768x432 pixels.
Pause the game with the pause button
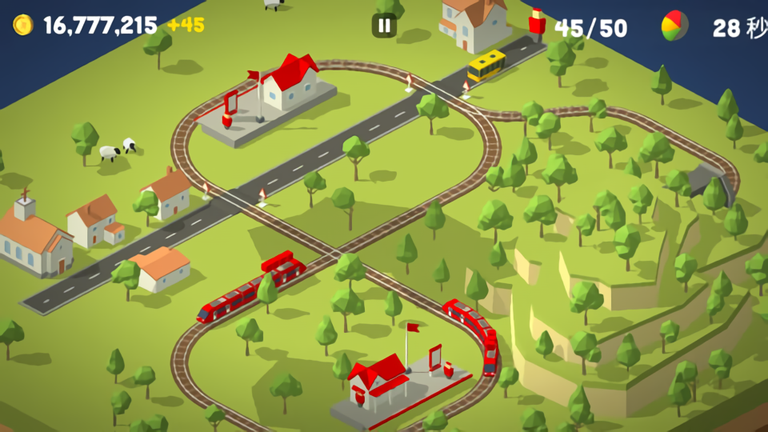(x=384, y=26)
